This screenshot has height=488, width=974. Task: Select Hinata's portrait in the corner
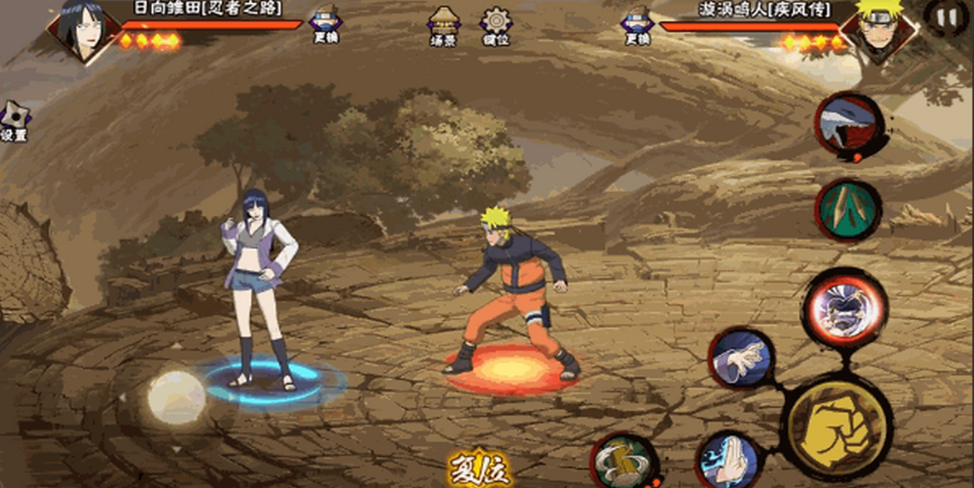(x=82, y=30)
